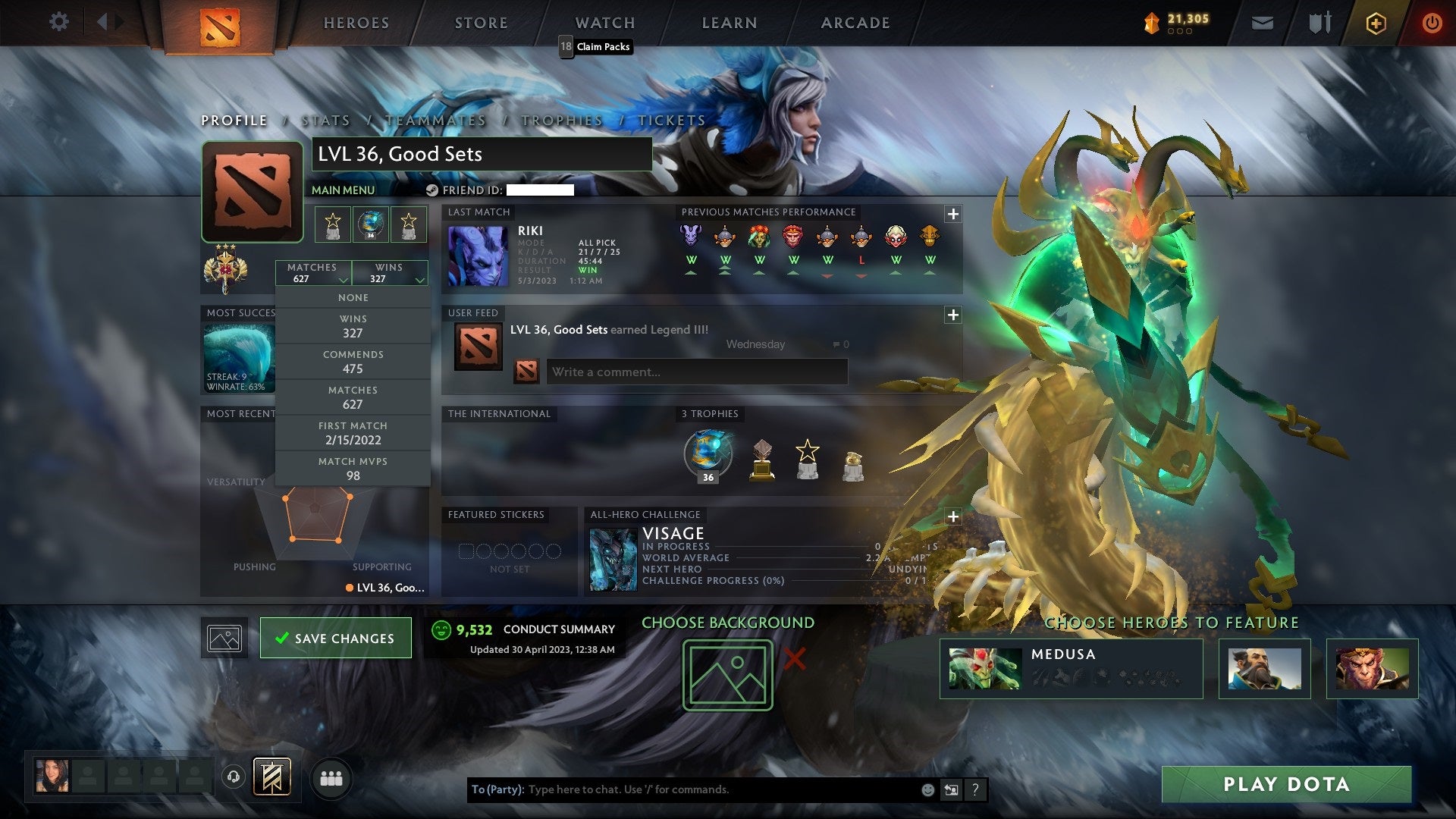Image resolution: width=1456 pixels, height=819 pixels.
Task: Open the WINS stat dropdown
Action: (390, 273)
